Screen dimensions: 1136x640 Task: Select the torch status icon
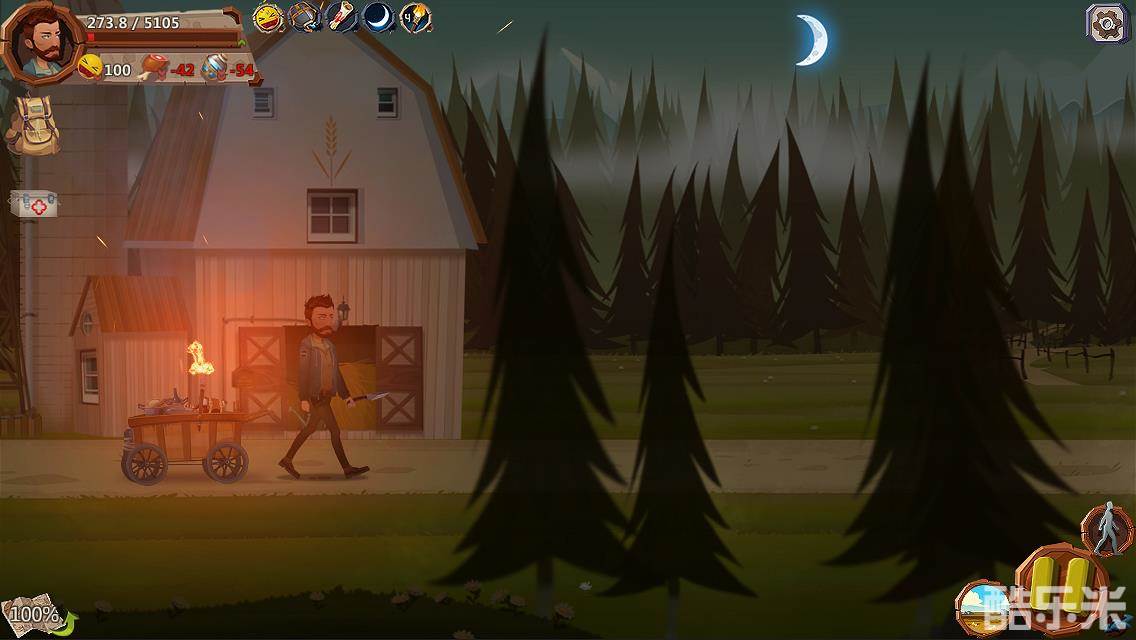coord(415,17)
